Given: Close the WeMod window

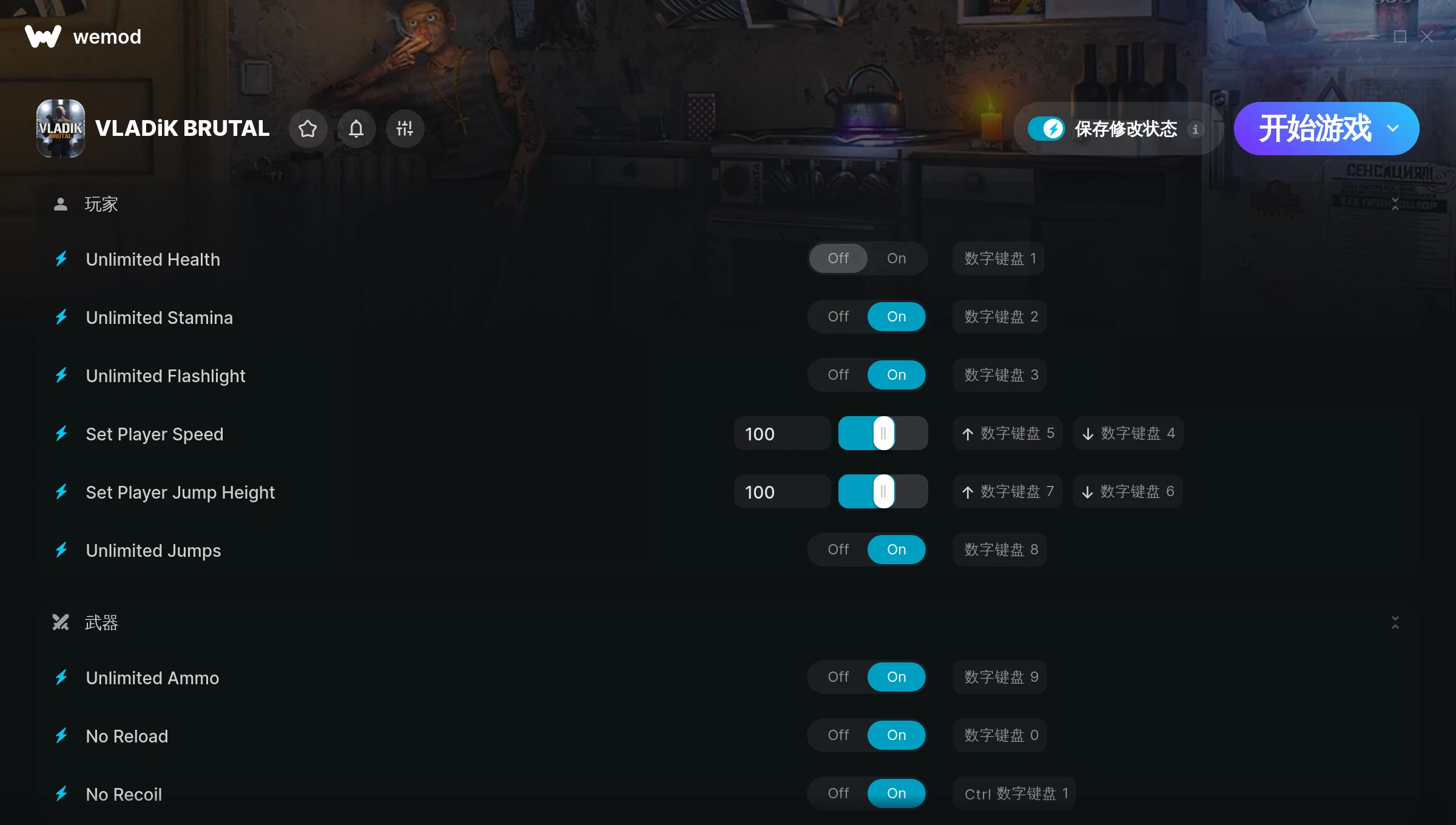Looking at the screenshot, I should [x=1426, y=37].
